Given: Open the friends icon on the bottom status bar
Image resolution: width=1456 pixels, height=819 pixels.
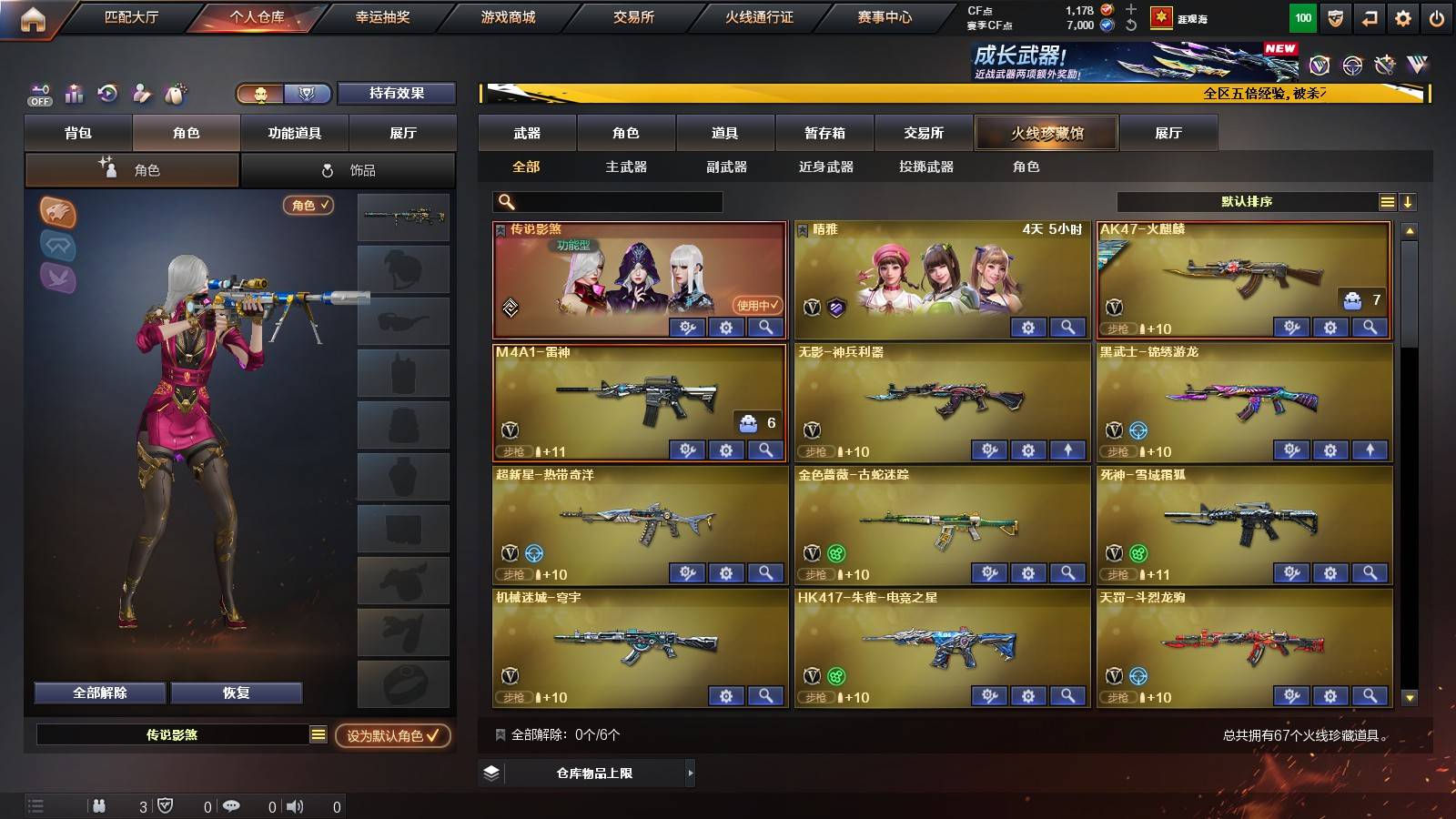Looking at the screenshot, I should coord(99,805).
